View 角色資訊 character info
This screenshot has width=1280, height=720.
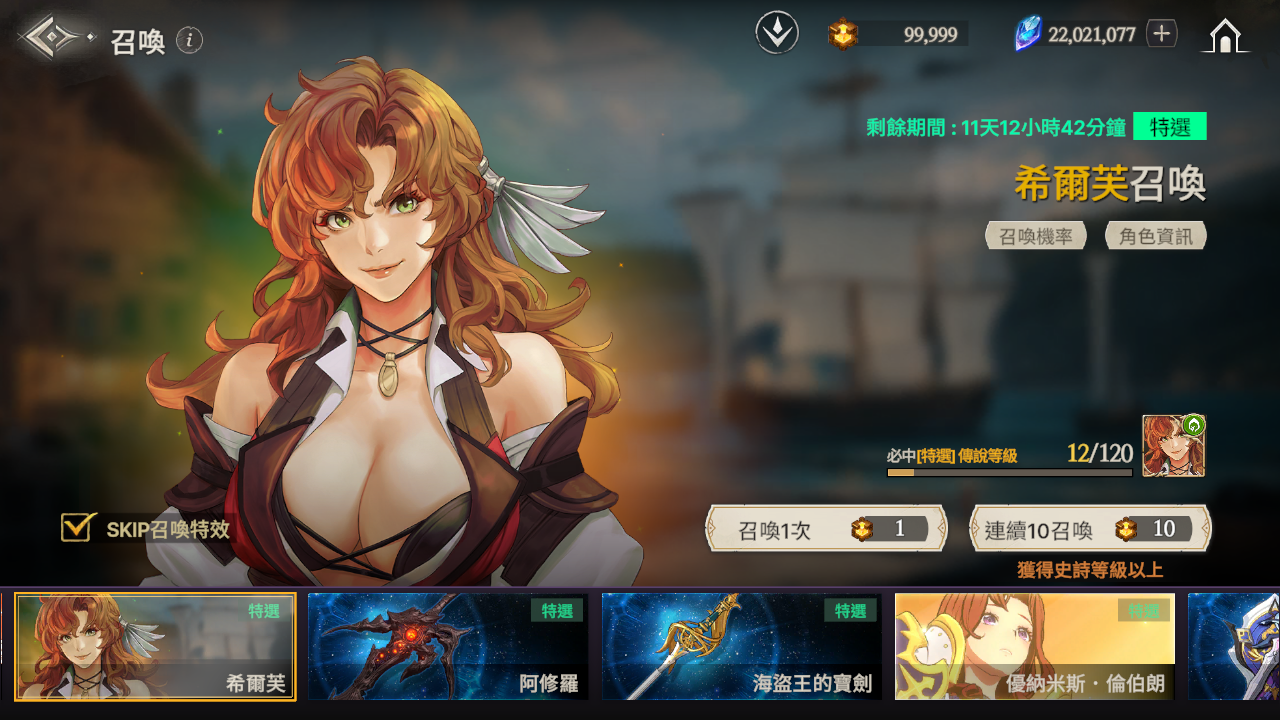point(1156,236)
